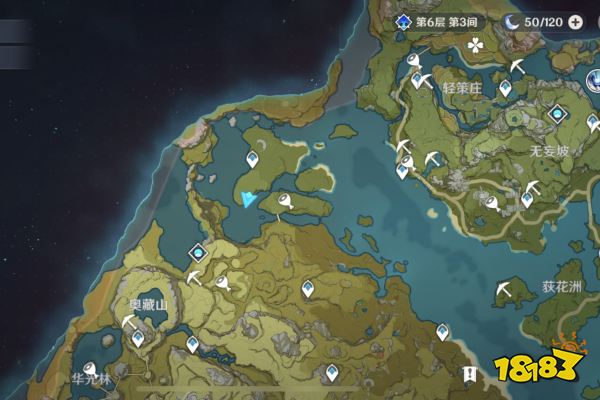Click the blue player arrow on the map
The image size is (600, 400).
[248, 198]
